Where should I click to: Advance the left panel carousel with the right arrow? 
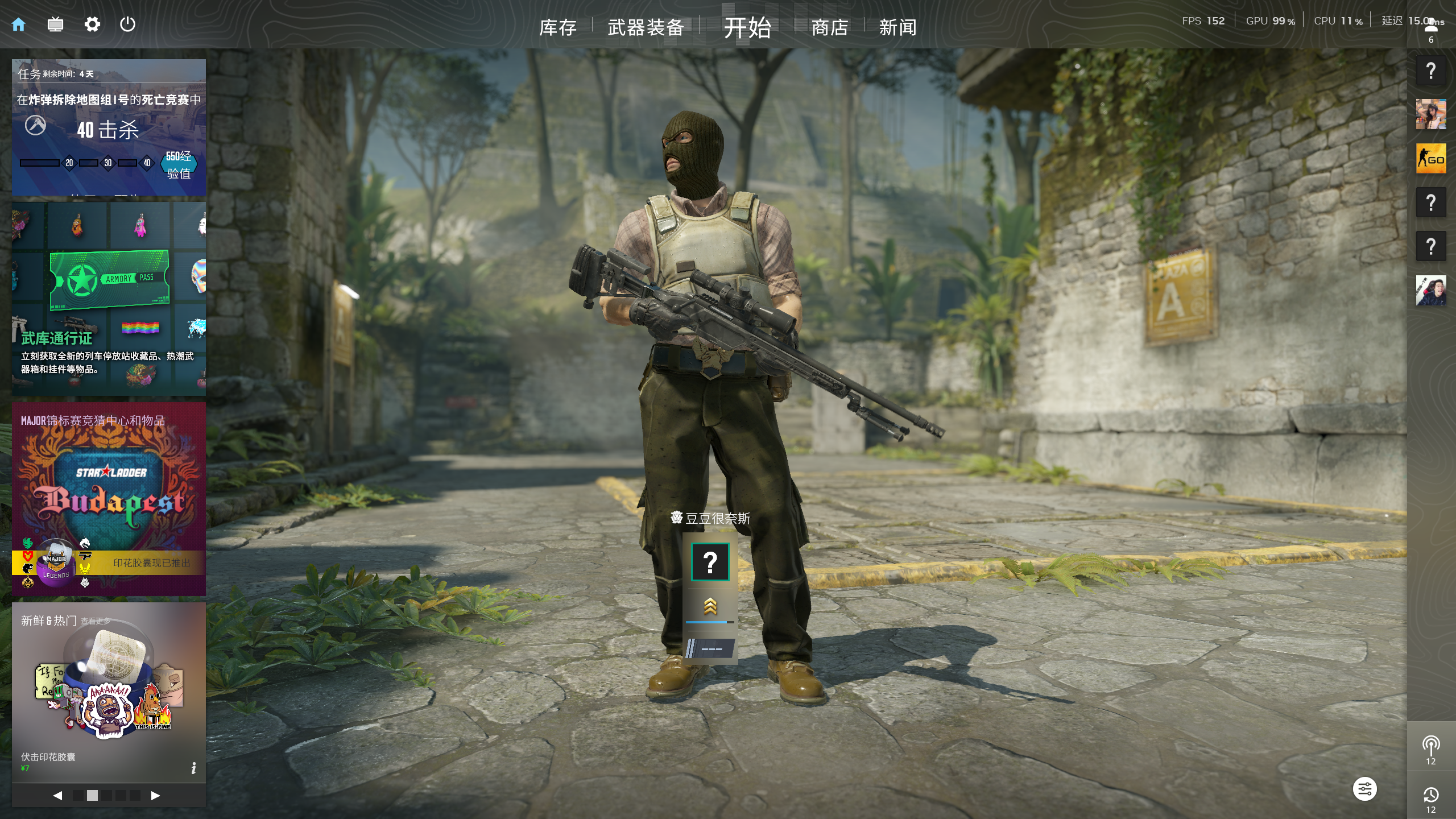pos(155,796)
